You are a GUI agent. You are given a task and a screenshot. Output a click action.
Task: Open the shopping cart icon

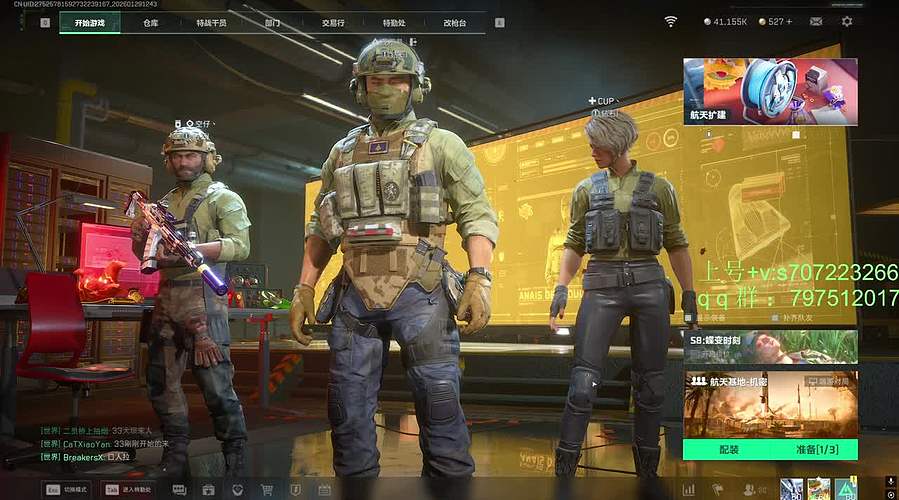(267, 490)
